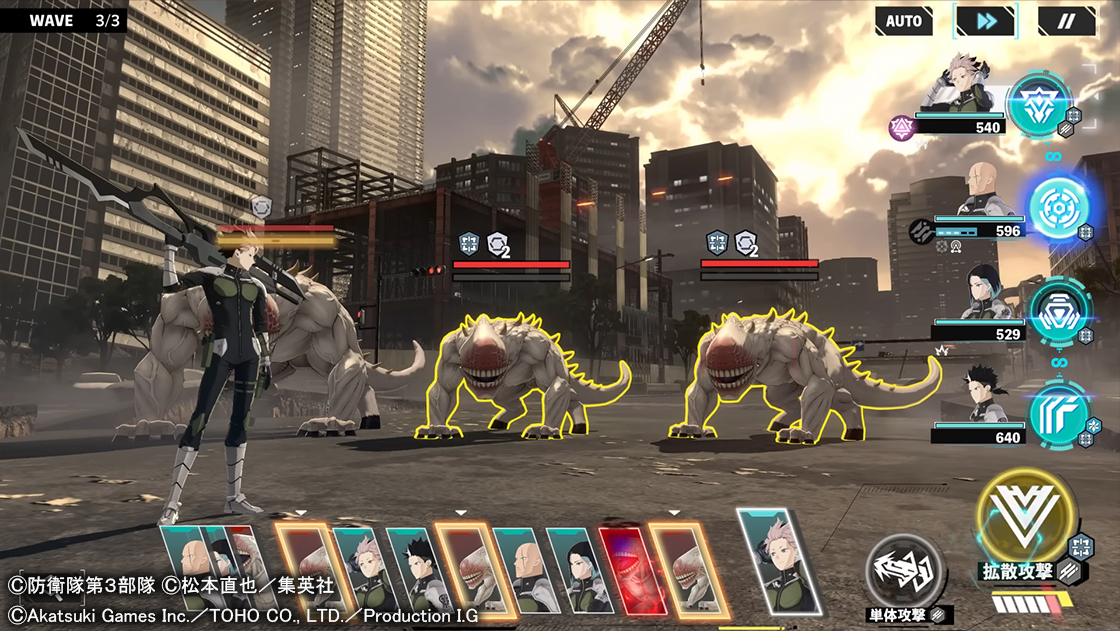Activate the glowing blue circular target skill

coord(1057,208)
